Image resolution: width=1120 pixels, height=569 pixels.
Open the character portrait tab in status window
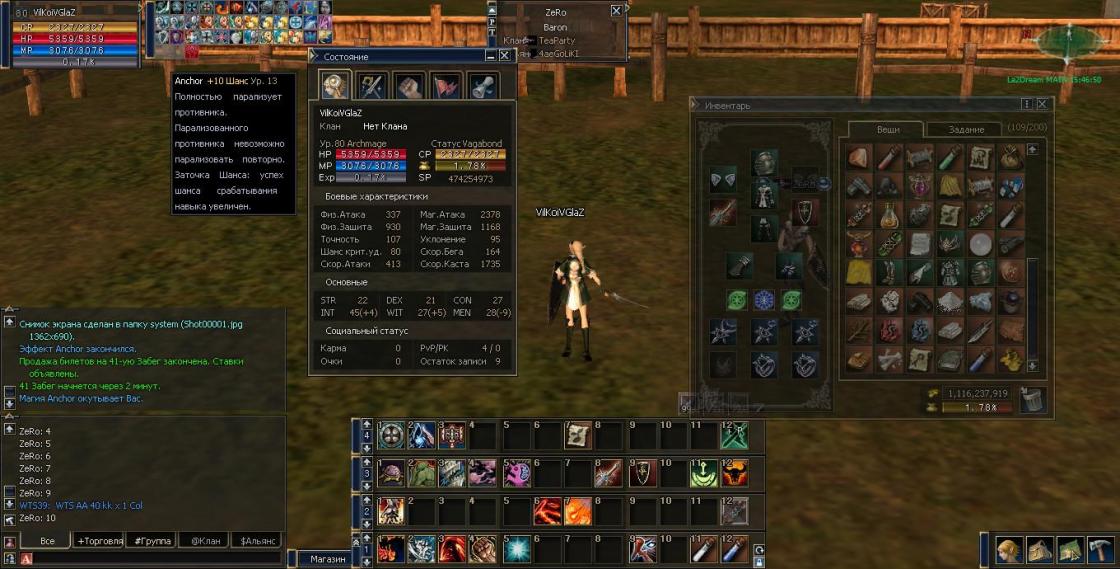(x=334, y=85)
